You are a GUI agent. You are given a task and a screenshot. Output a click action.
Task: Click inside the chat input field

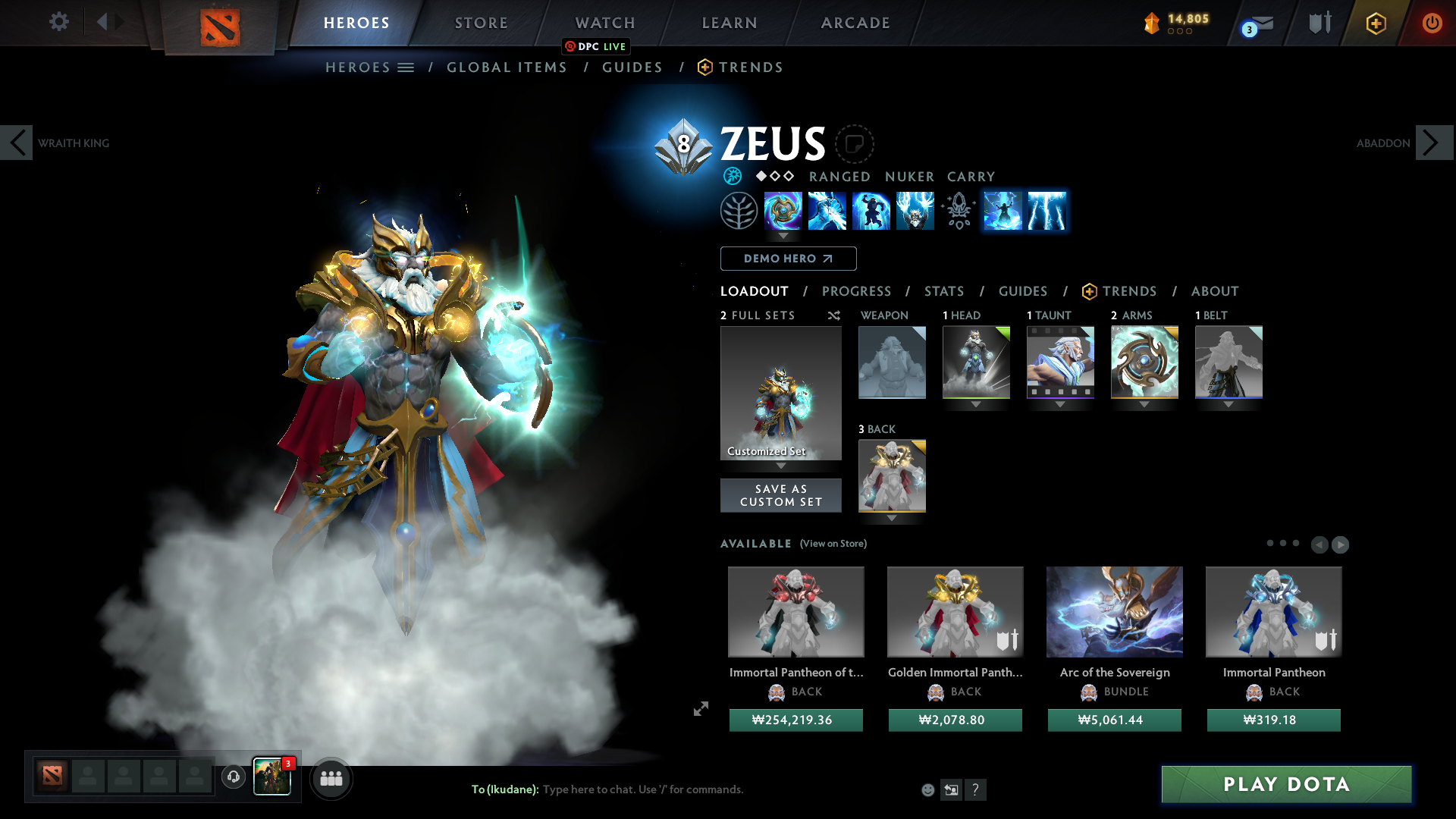tap(645, 789)
